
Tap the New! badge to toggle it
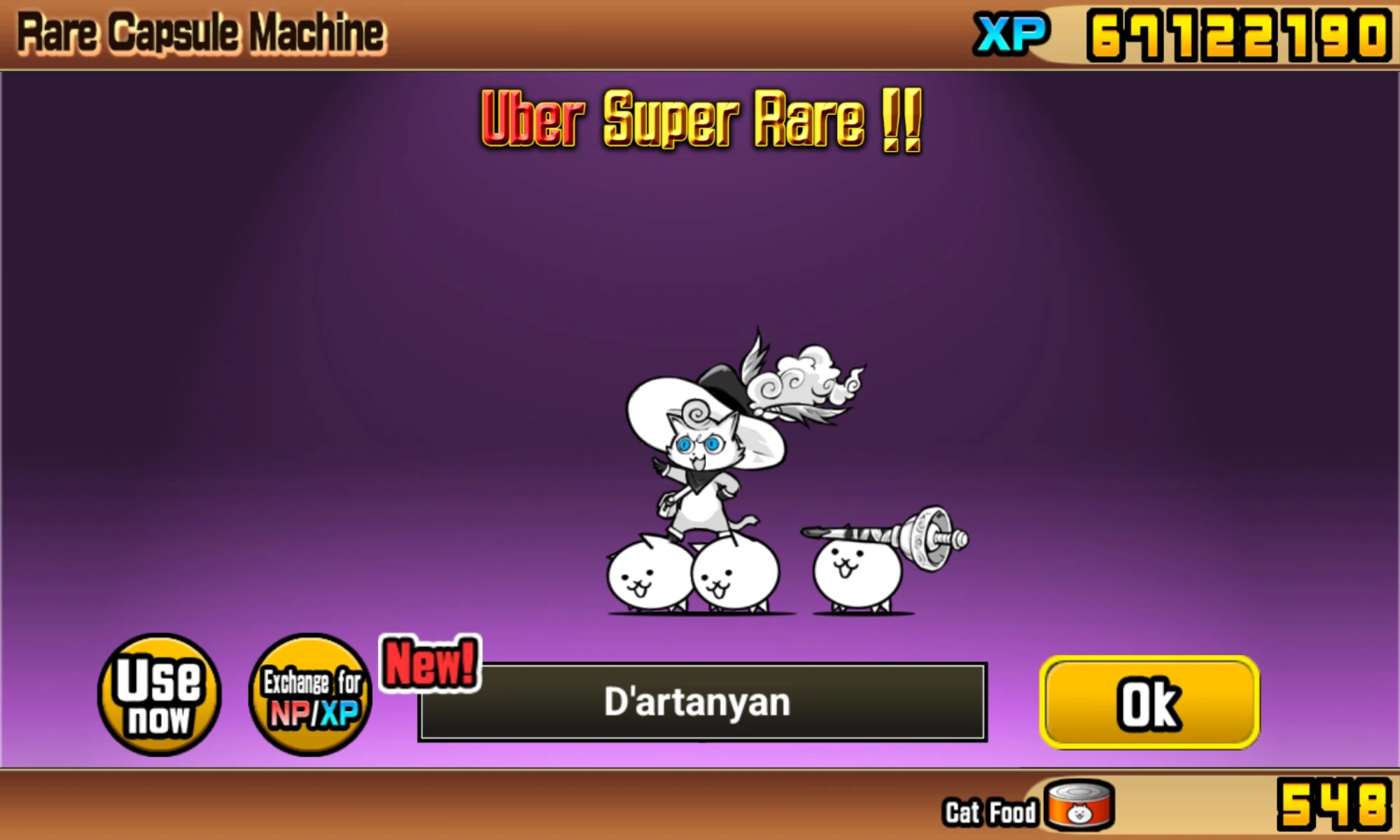click(428, 669)
